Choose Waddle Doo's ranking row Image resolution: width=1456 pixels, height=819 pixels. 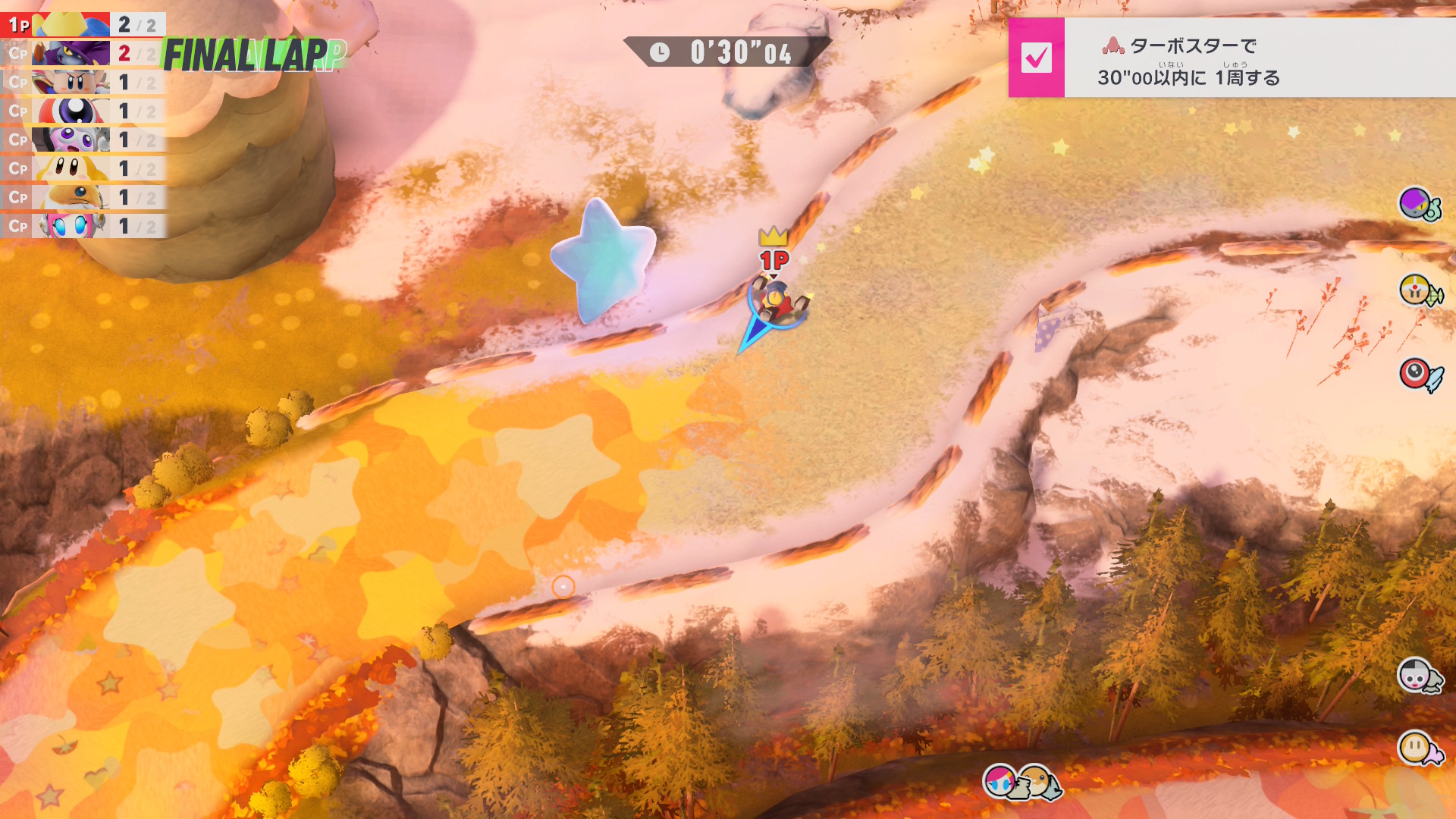[x=83, y=111]
